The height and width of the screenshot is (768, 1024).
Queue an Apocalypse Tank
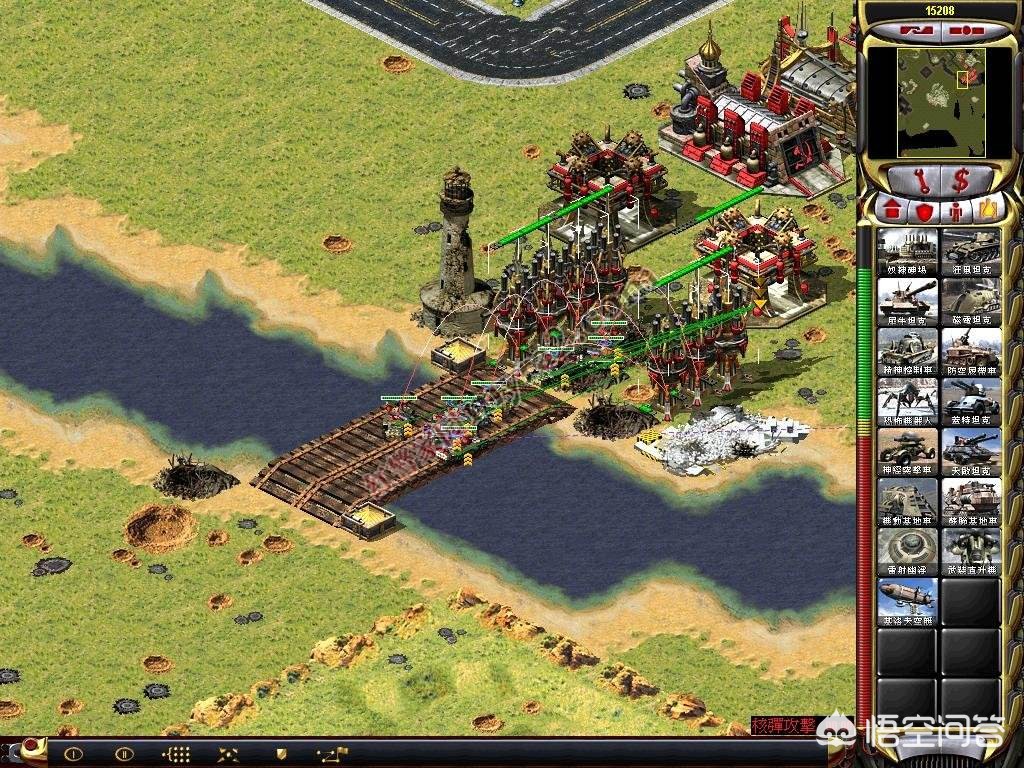(x=970, y=450)
